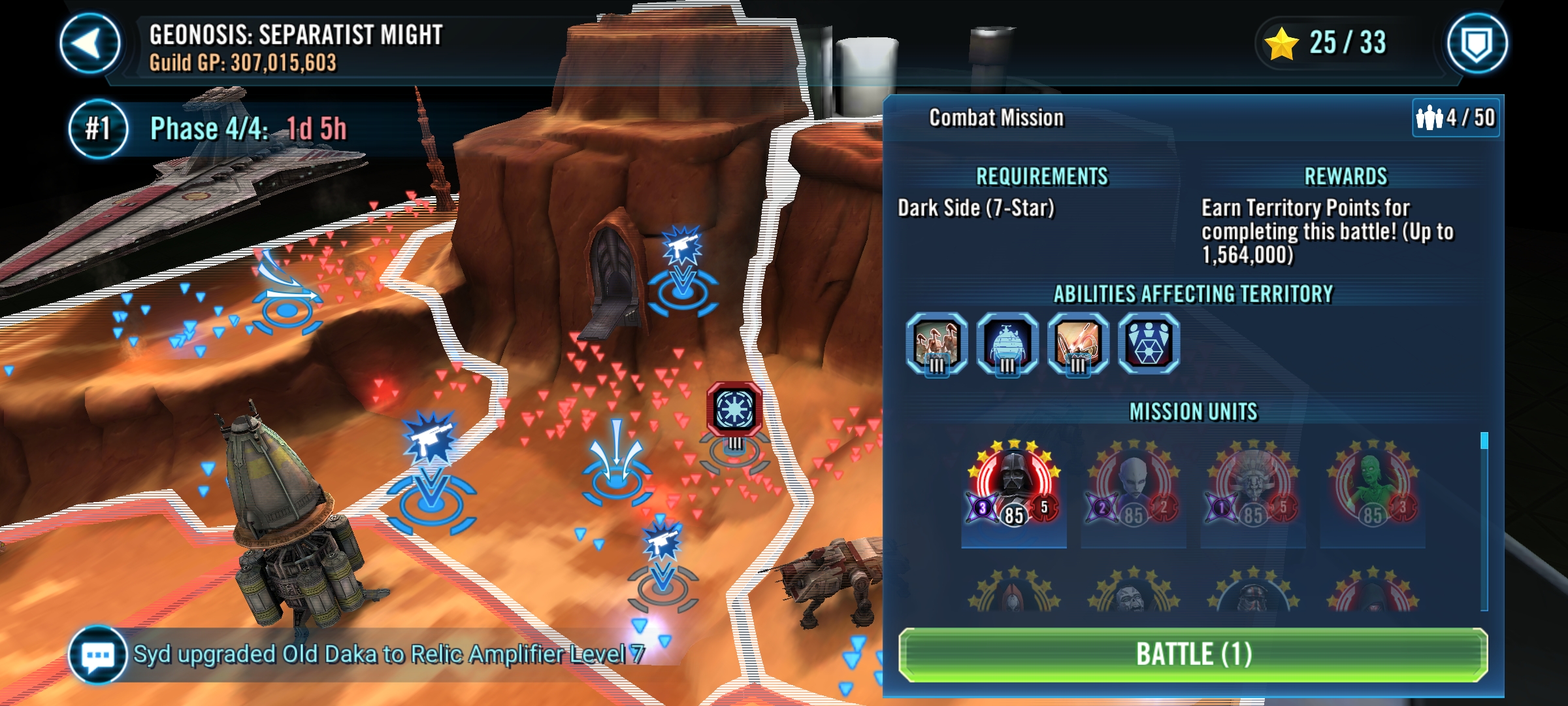Open the 25/33 star progress
This screenshot has height=706, width=1568.
[x=1326, y=43]
